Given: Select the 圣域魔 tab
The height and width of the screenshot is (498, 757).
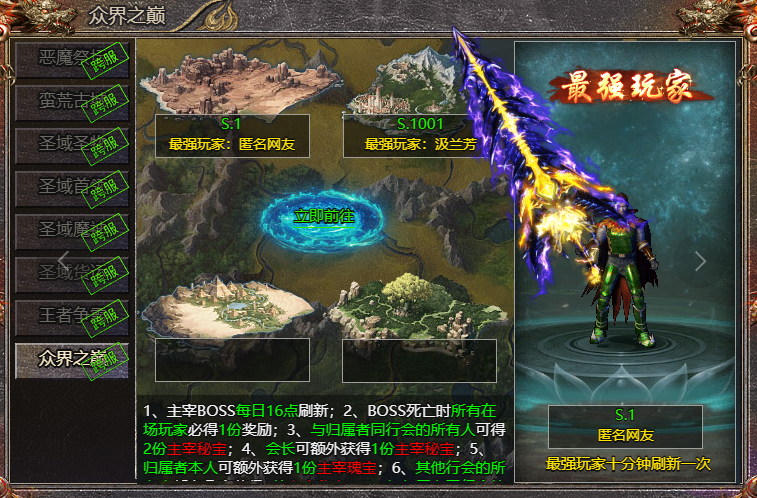Looking at the screenshot, I should pyautogui.click(x=71, y=229).
